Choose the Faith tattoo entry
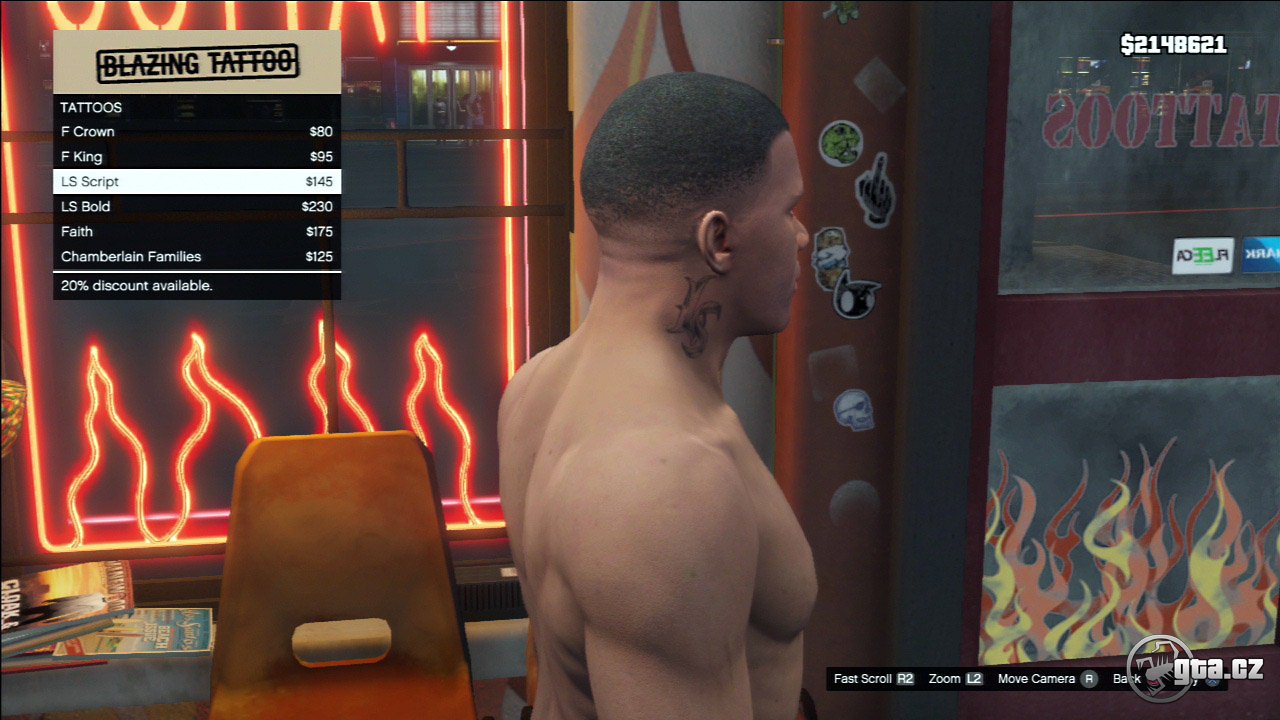The width and height of the screenshot is (1280, 720). pos(196,232)
